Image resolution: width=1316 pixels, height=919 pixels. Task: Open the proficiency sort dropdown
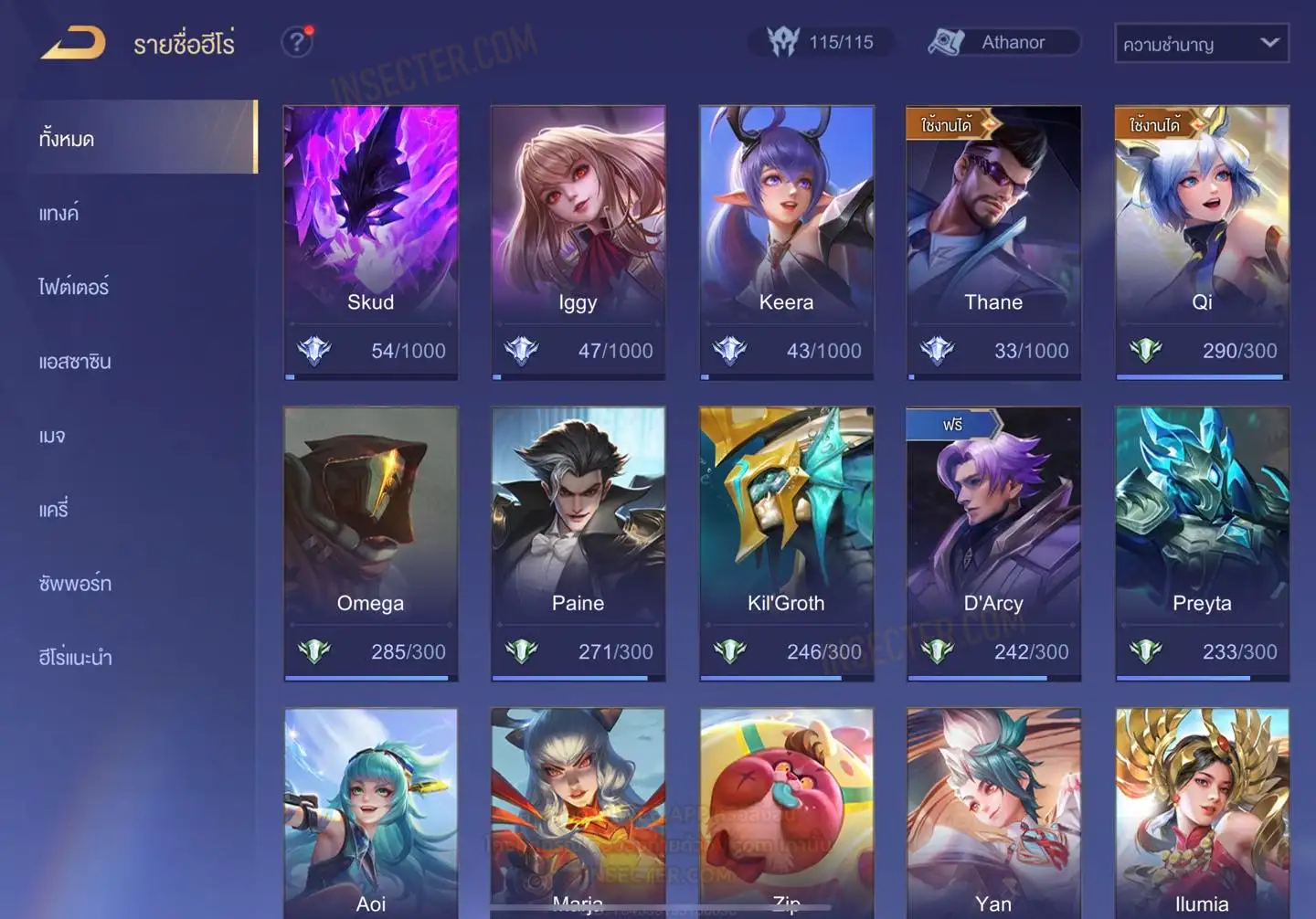pos(1201,43)
